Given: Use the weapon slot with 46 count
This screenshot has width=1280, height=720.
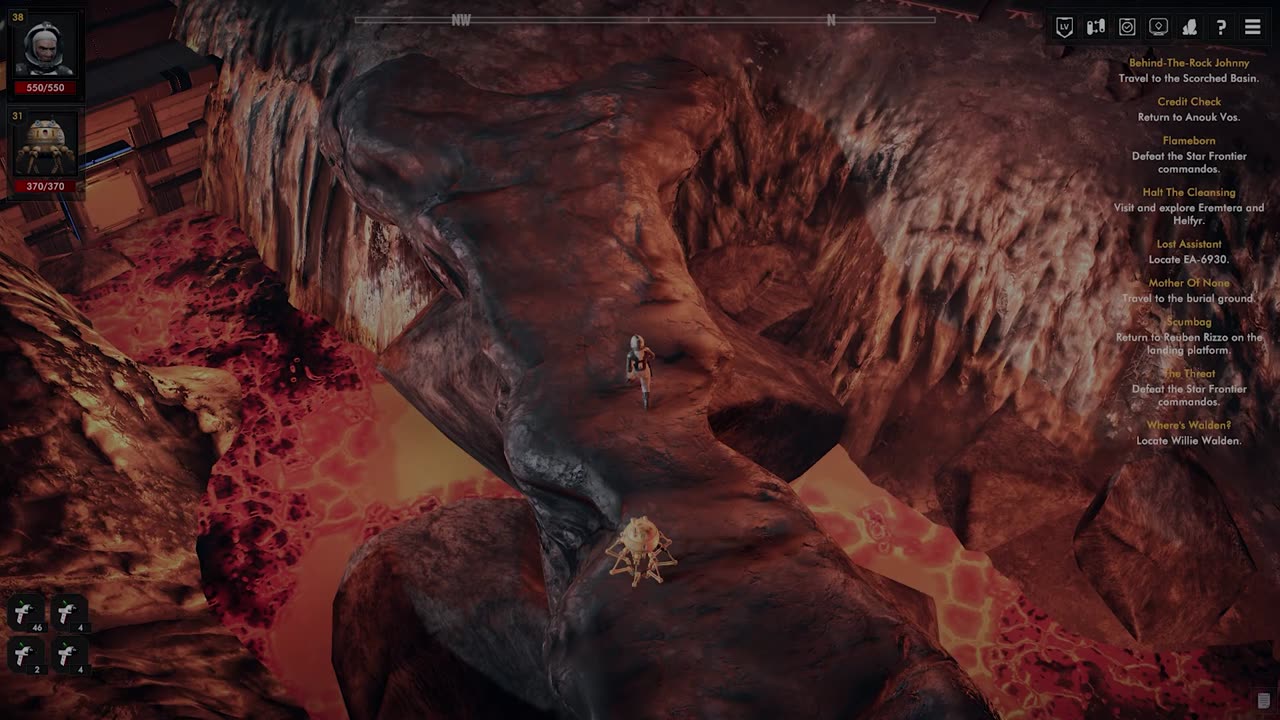Looking at the screenshot, I should click(26, 613).
